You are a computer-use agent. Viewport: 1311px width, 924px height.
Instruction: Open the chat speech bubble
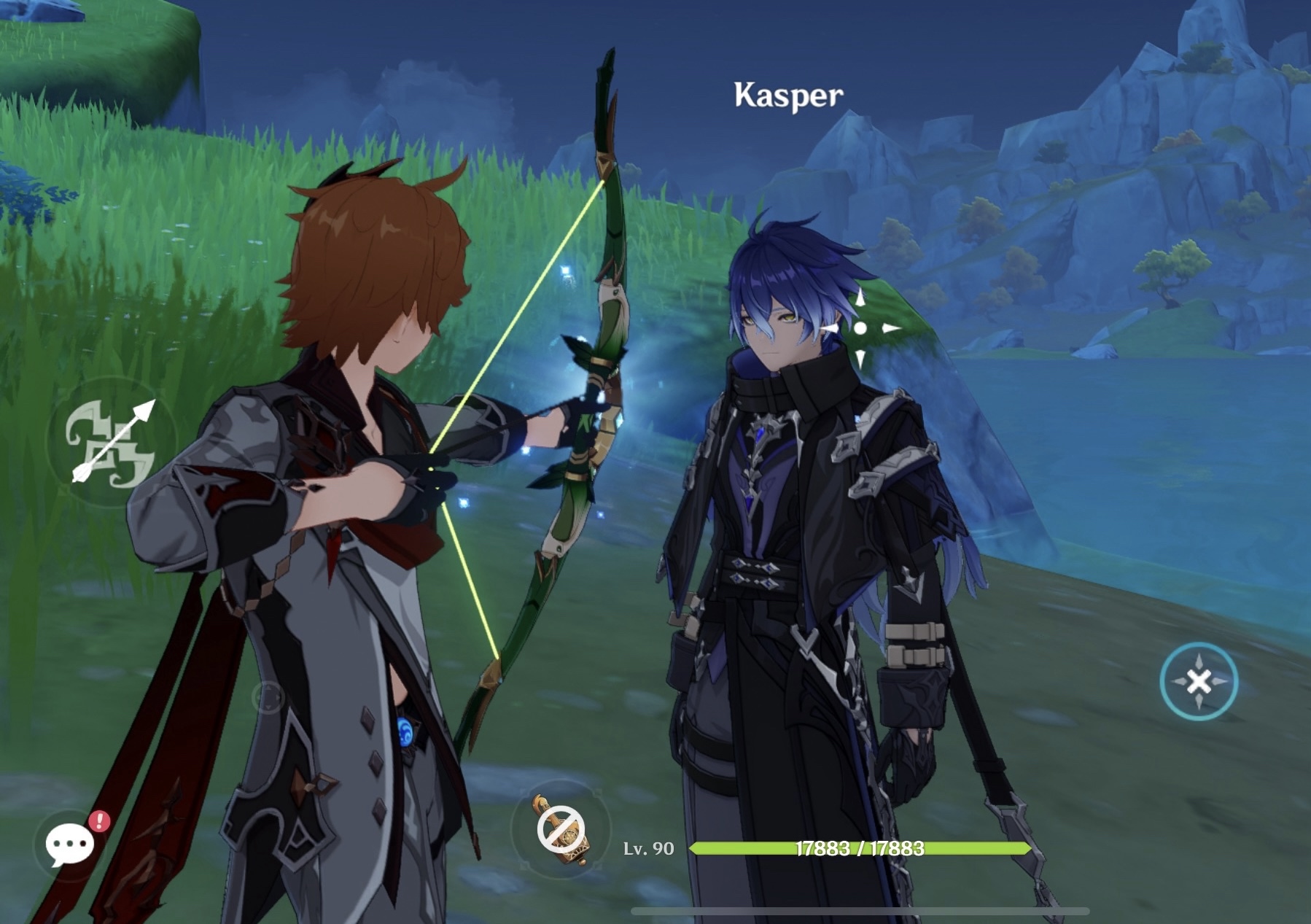coord(70,845)
